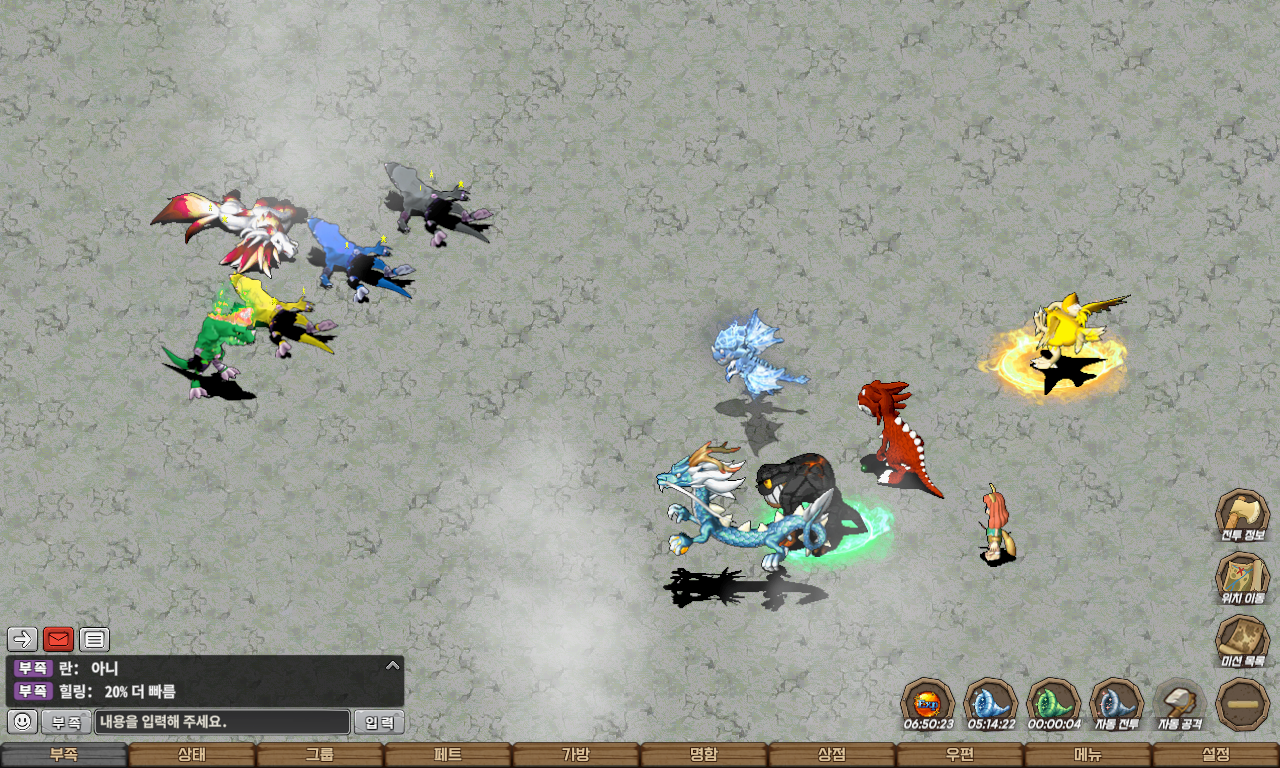Toggle 자동 전투 auto battle

[x=1116, y=703]
